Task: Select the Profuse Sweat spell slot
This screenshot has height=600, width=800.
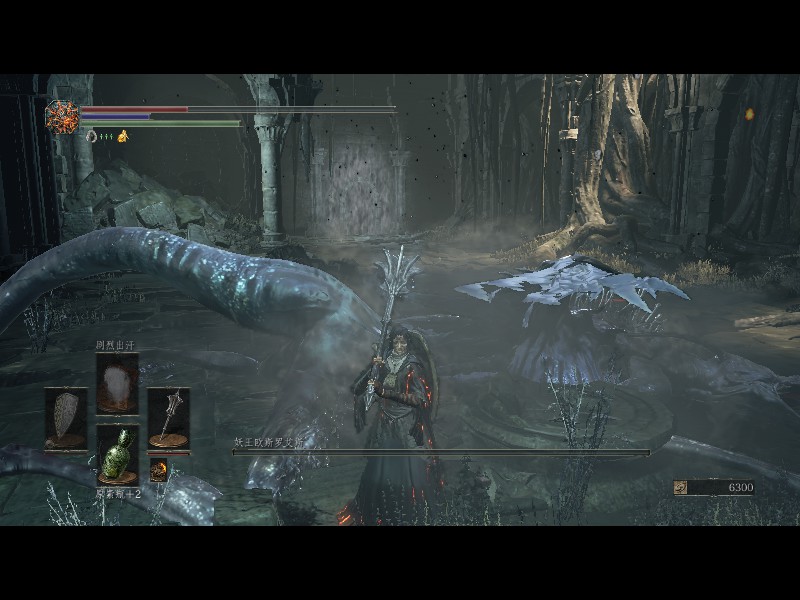Action: pos(117,383)
